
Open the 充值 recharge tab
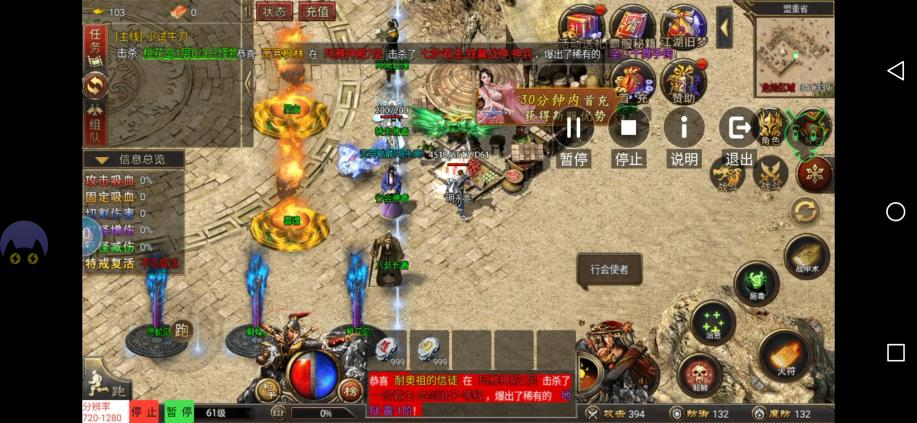[316, 12]
